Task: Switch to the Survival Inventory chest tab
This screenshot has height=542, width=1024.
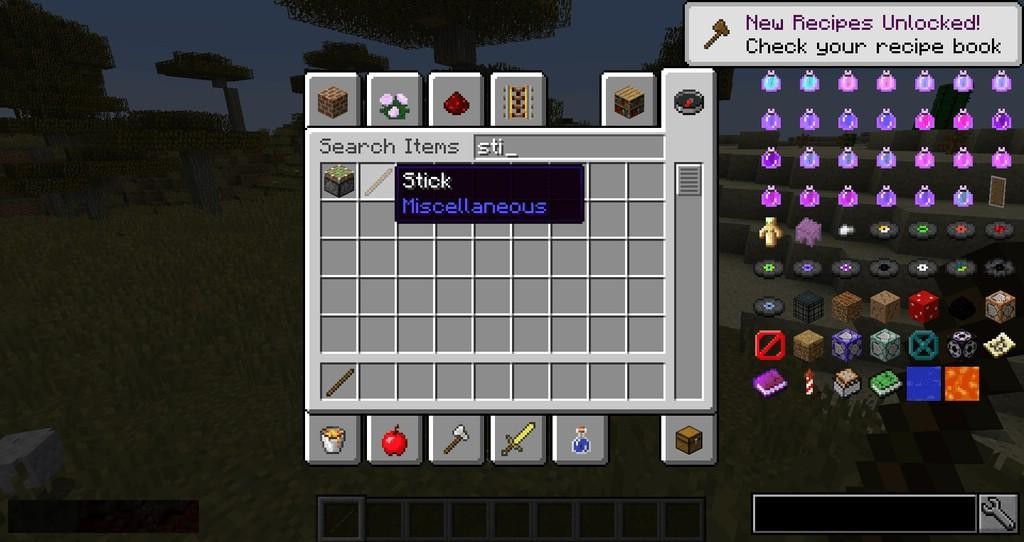Action: [x=689, y=439]
